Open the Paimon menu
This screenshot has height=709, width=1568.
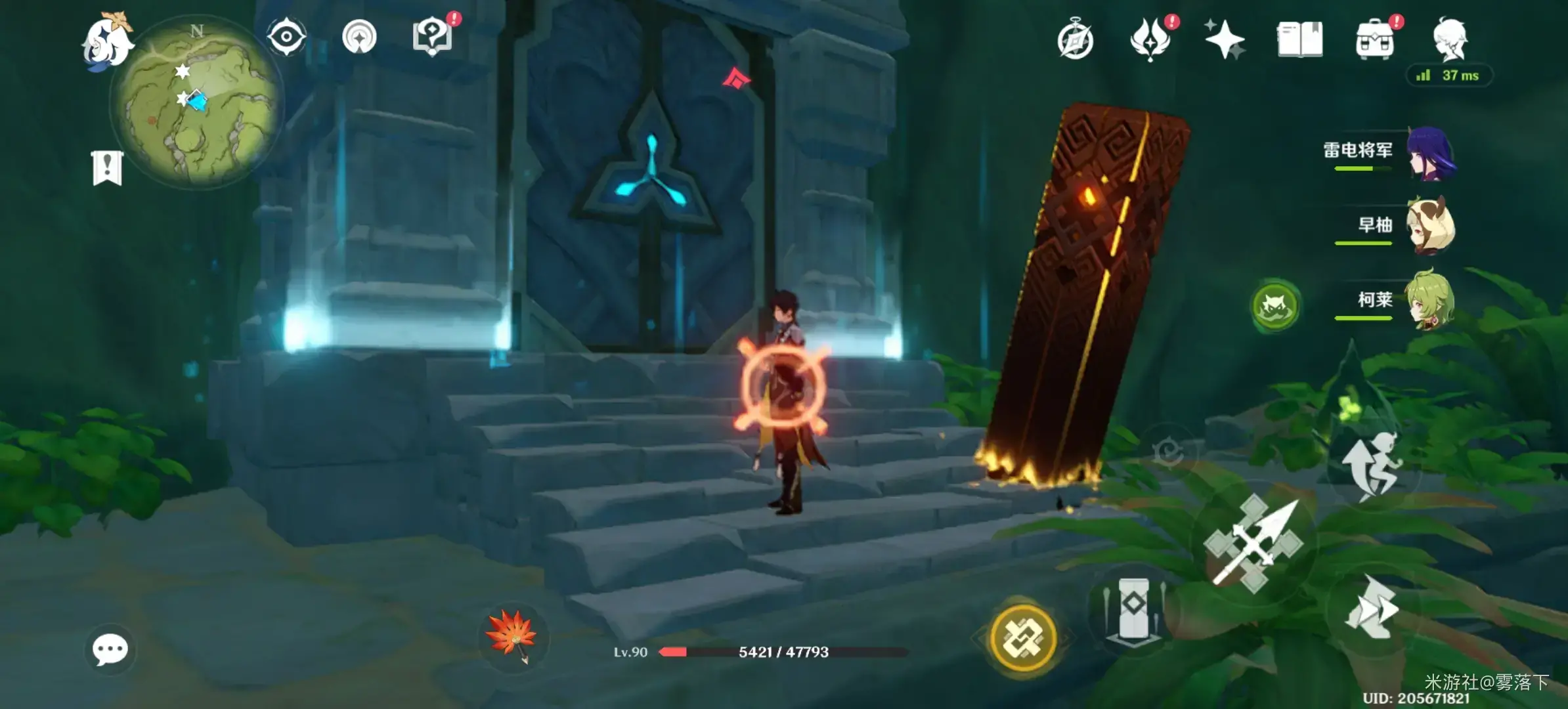click(108, 41)
